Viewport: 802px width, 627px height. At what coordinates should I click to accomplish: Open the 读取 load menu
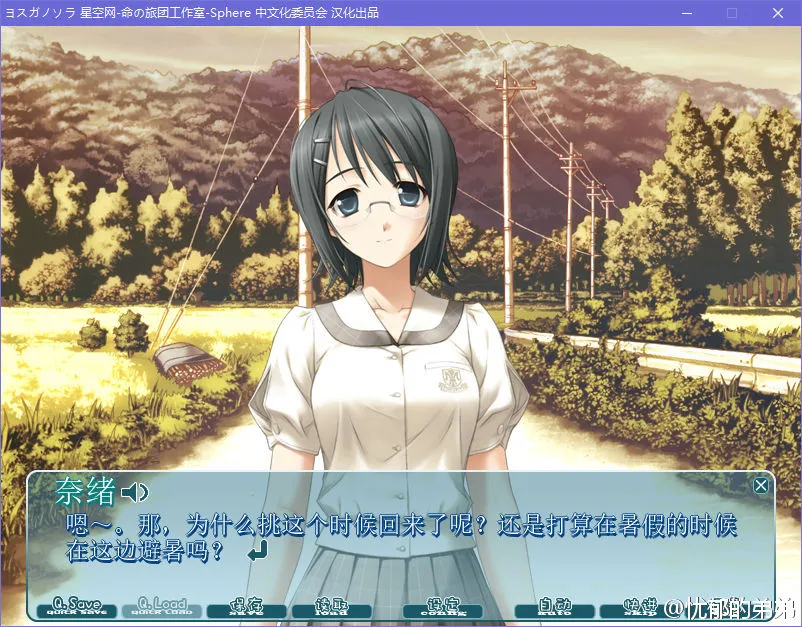[331, 607]
